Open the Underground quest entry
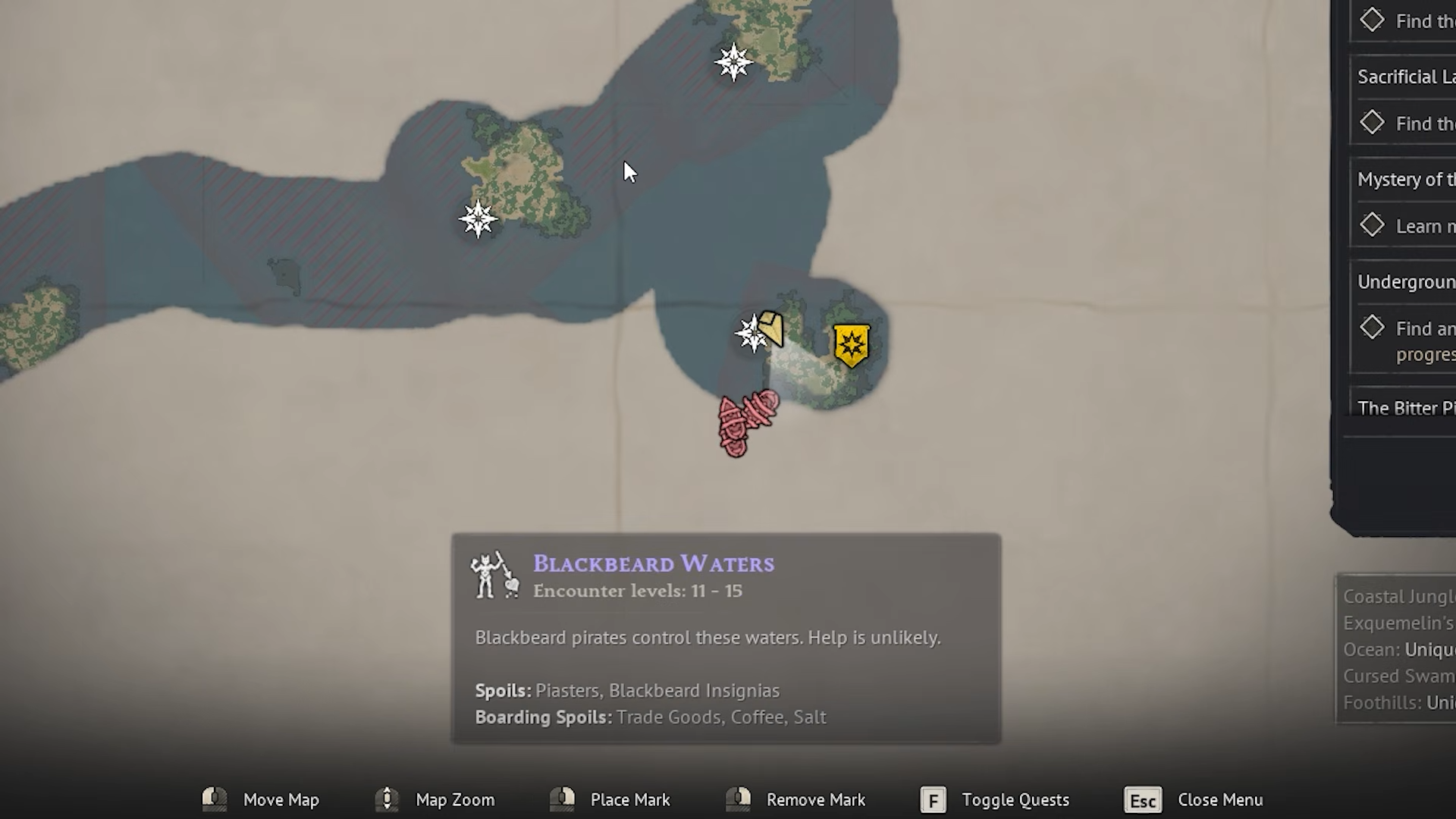This screenshot has width=1456, height=819. (1405, 282)
